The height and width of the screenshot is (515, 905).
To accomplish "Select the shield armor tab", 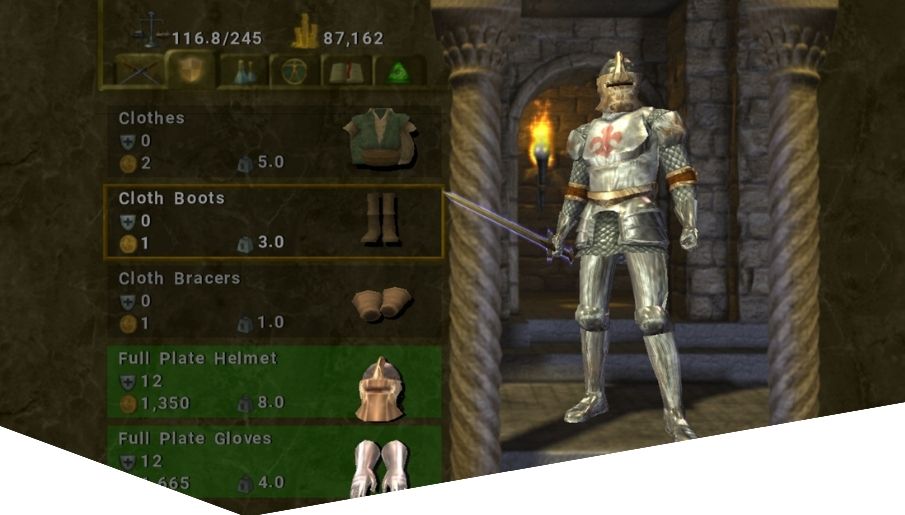I will 189,70.
